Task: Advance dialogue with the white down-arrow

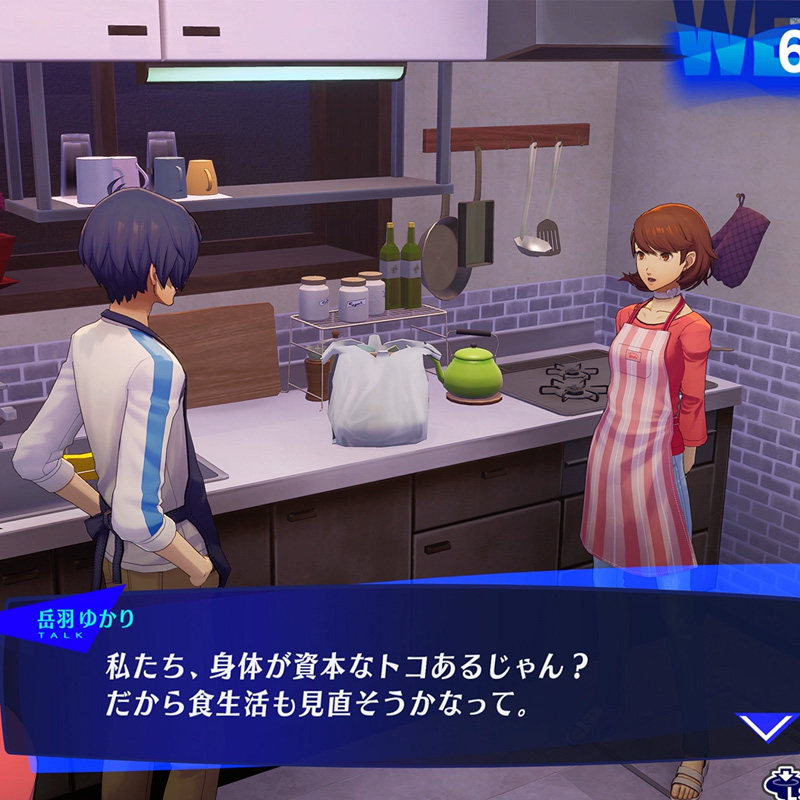Action: pos(765,727)
